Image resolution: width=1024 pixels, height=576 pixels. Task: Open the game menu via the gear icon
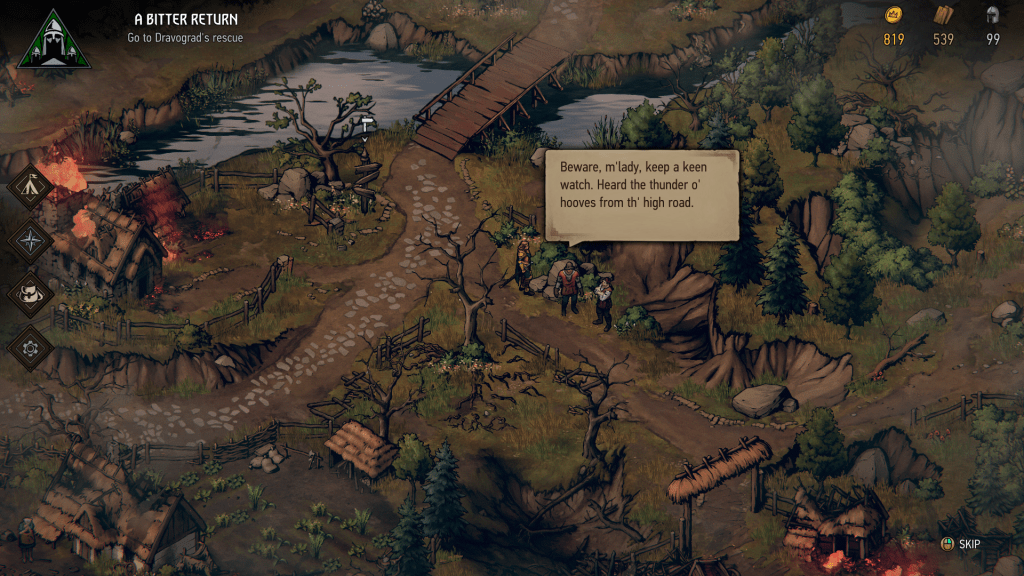31,348
